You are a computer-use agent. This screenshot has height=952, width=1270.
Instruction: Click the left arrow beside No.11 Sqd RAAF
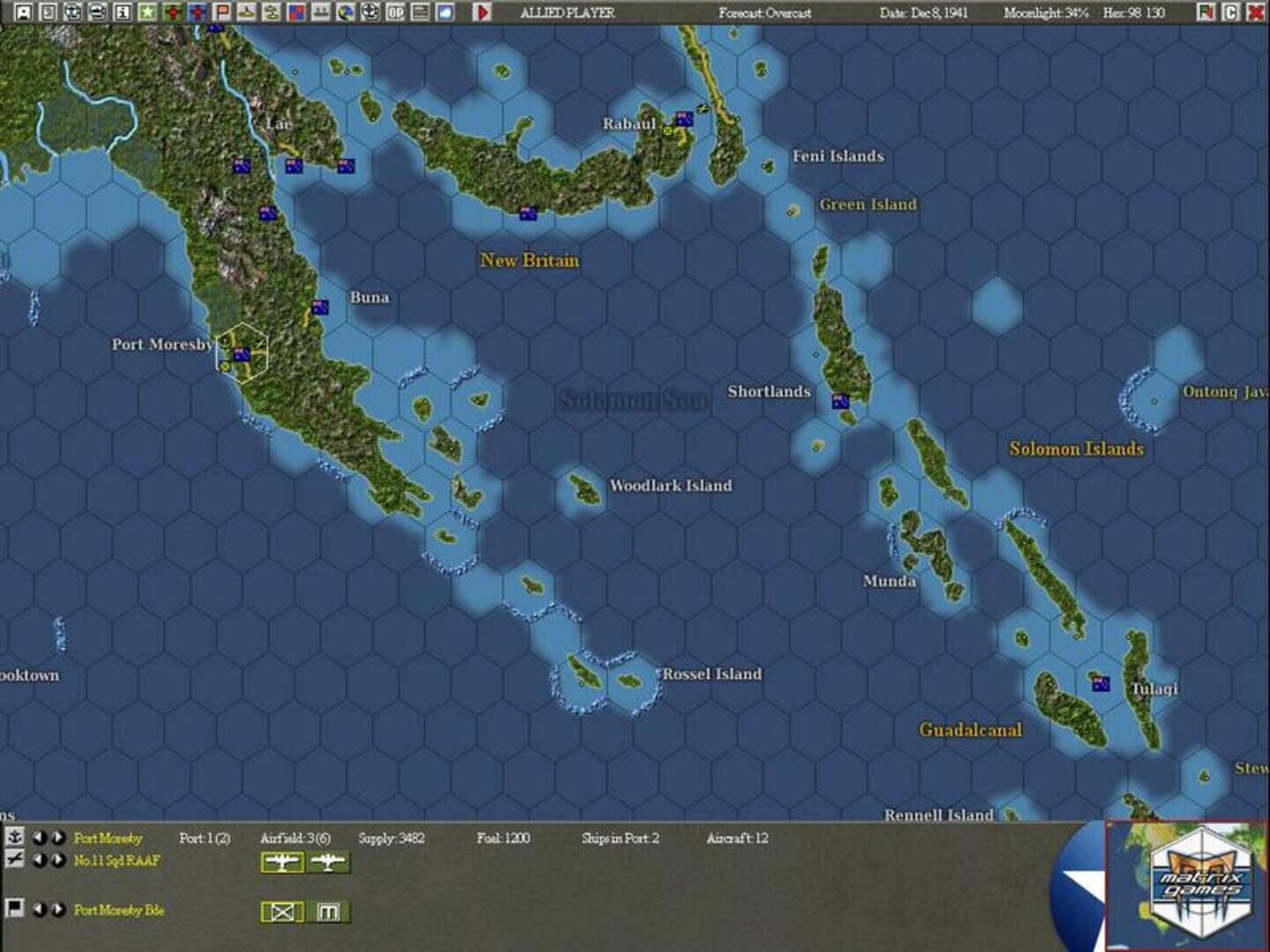(x=37, y=862)
